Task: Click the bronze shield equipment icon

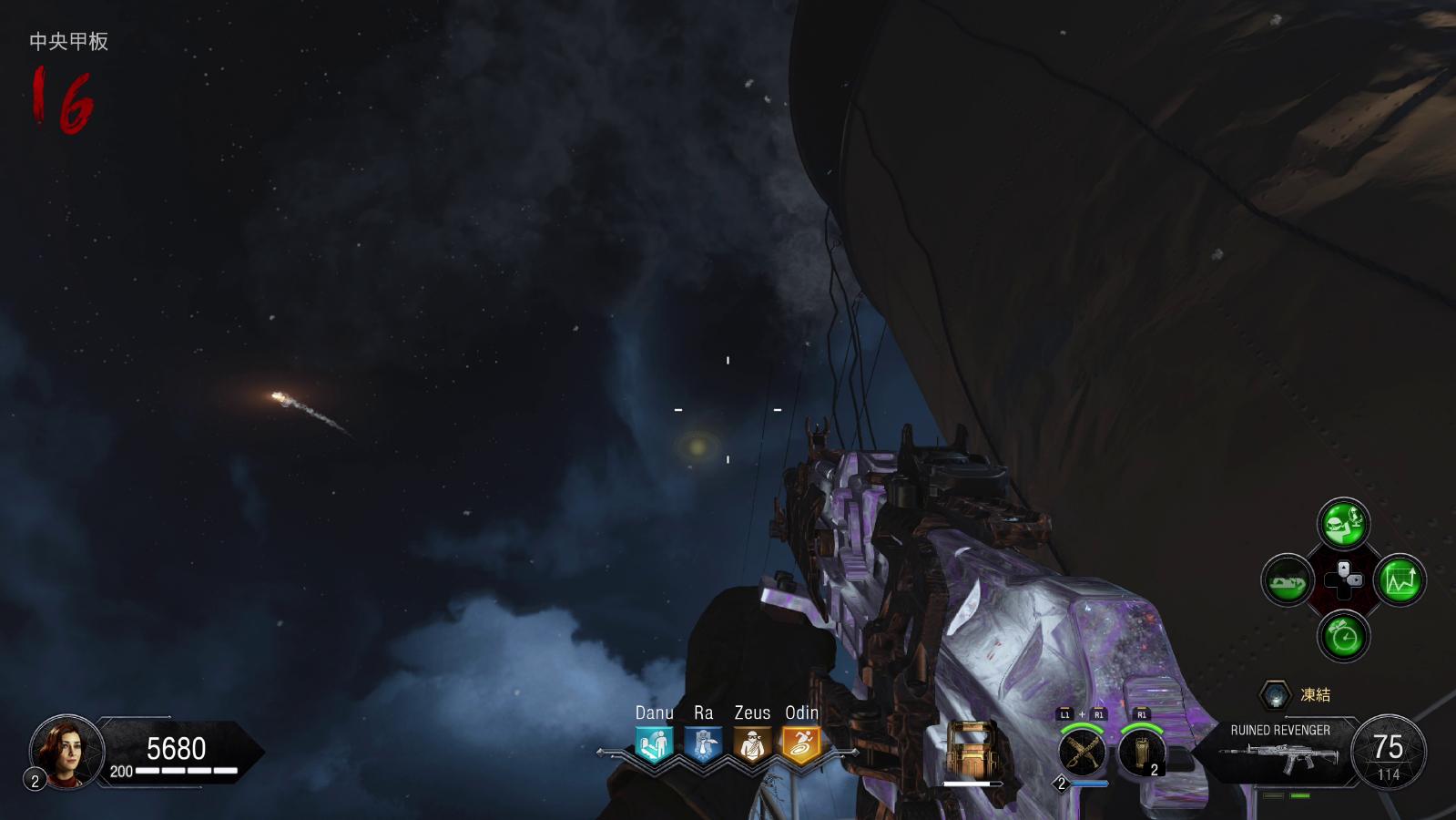Action: tap(972, 750)
